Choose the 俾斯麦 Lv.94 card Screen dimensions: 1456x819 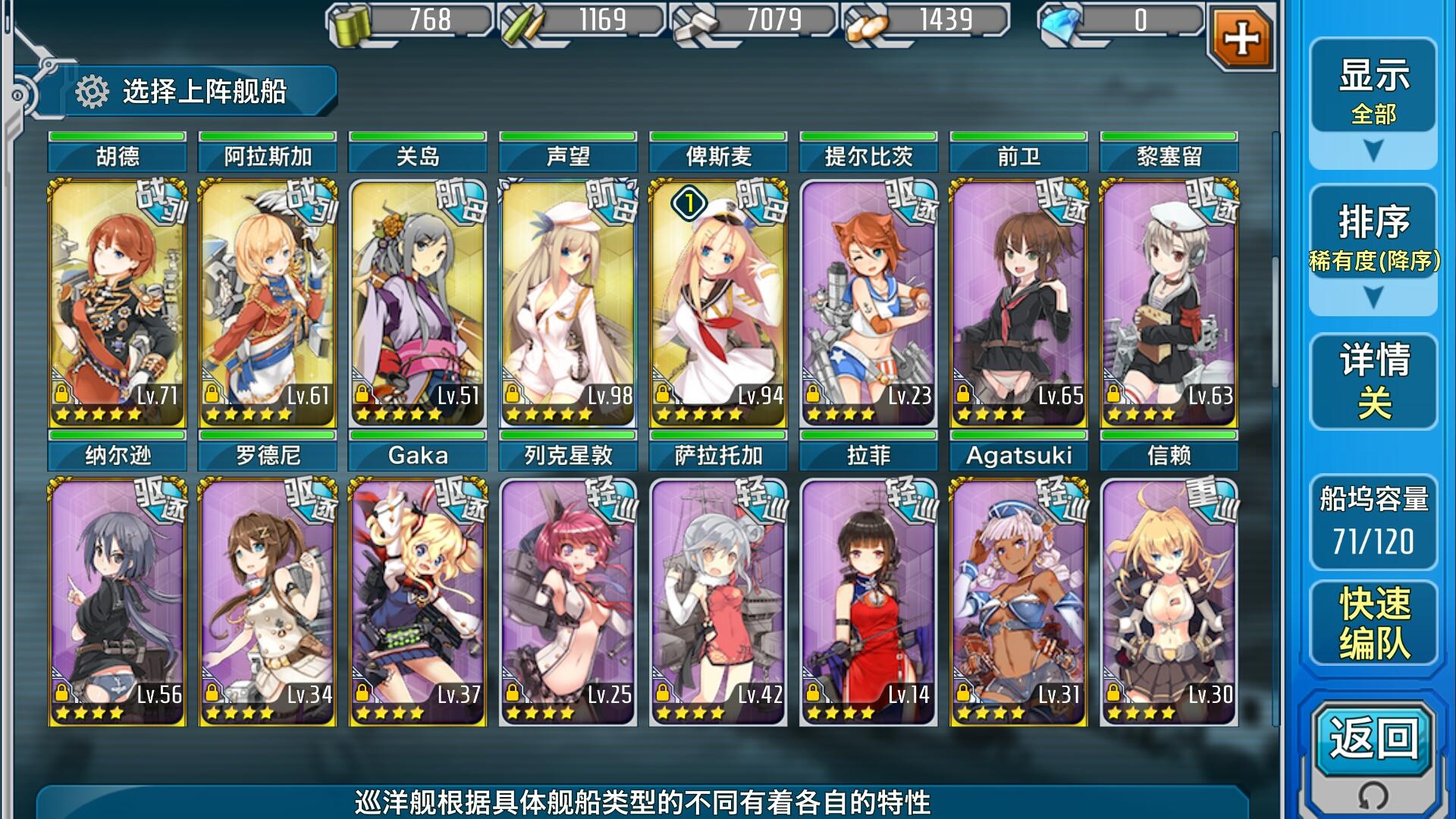718,303
